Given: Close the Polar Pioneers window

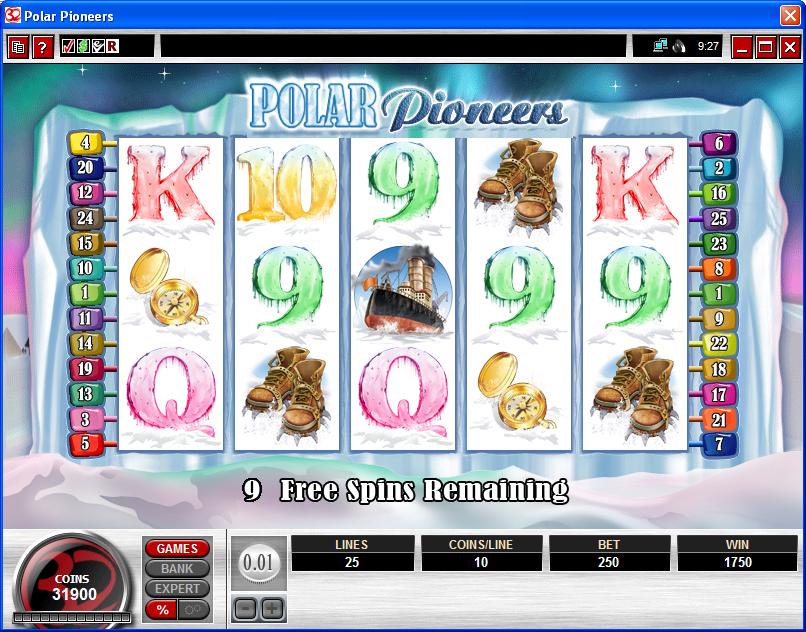Looking at the screenshot, I should (789, 16).
